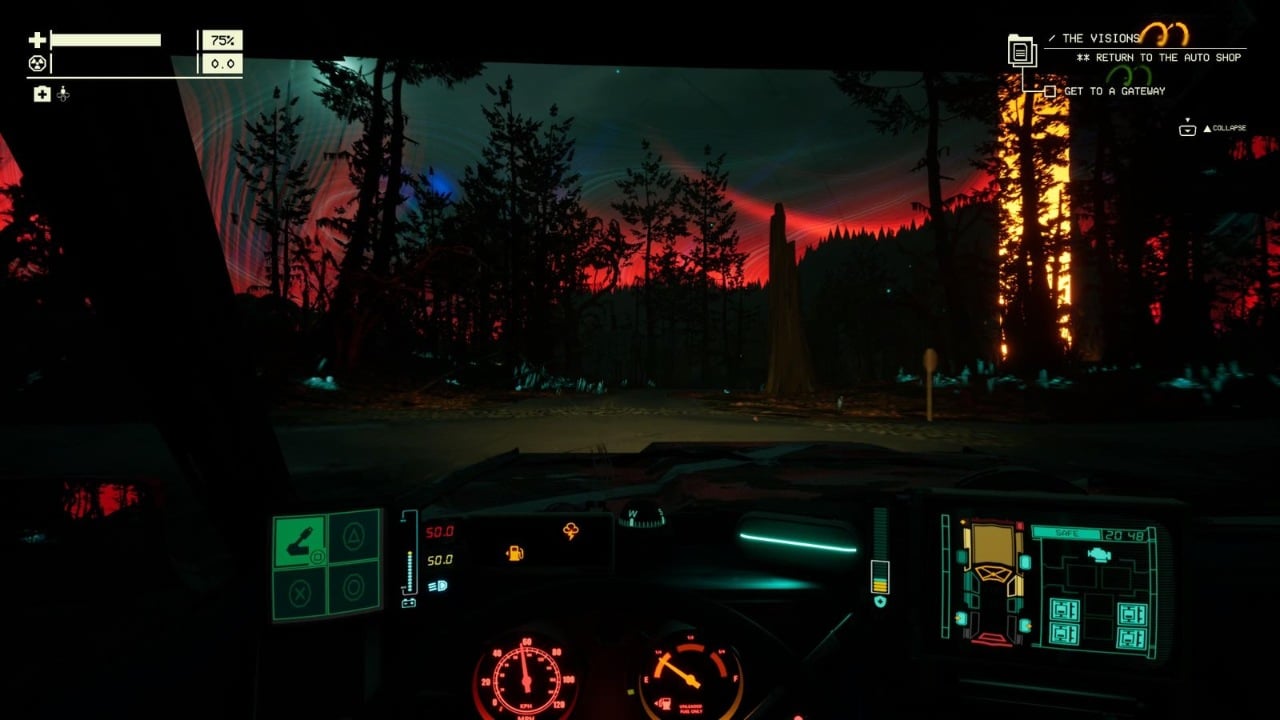Click the first-aid status icon

coord(42,94)
